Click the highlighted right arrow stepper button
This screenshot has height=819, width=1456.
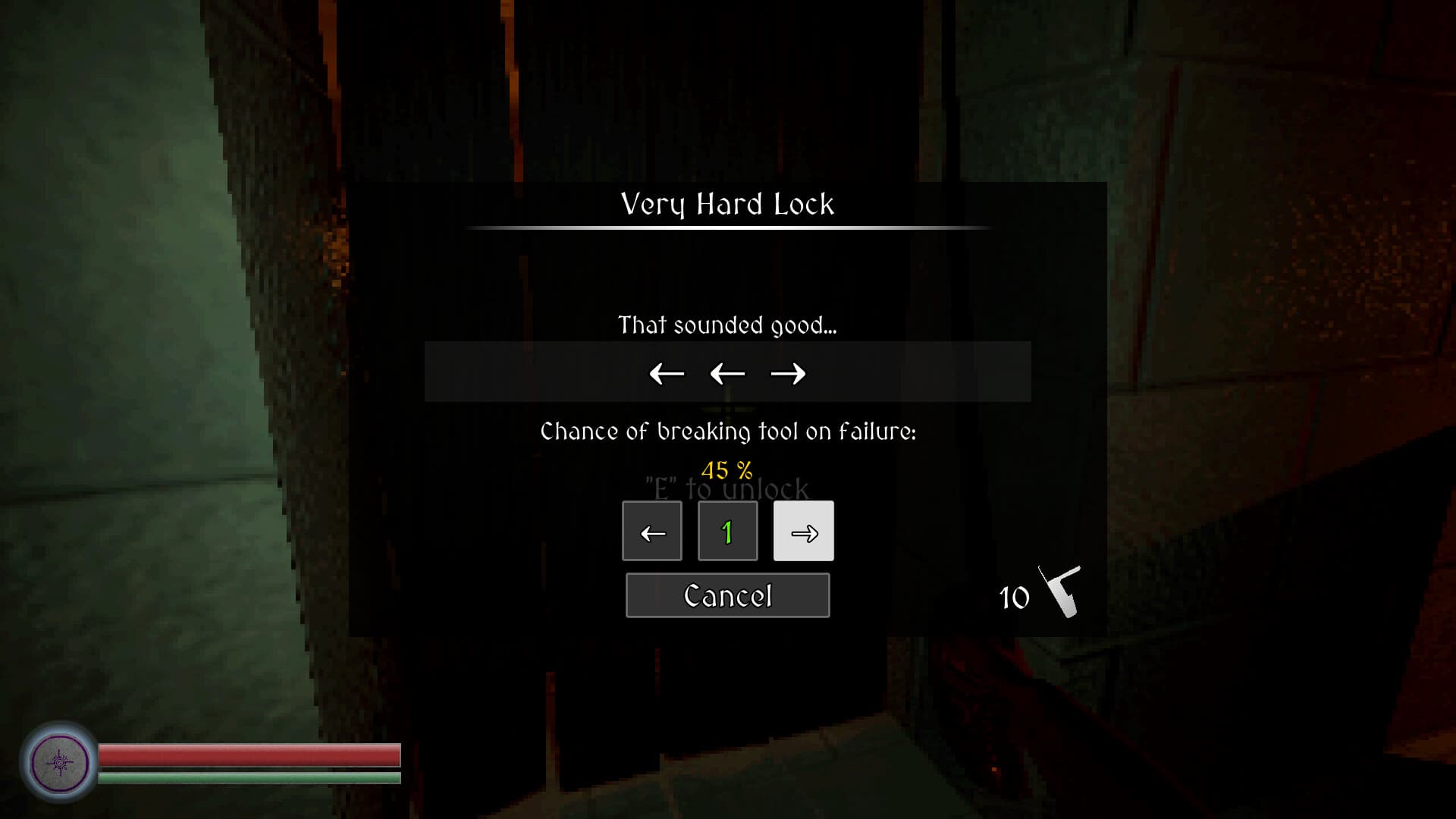803,531
